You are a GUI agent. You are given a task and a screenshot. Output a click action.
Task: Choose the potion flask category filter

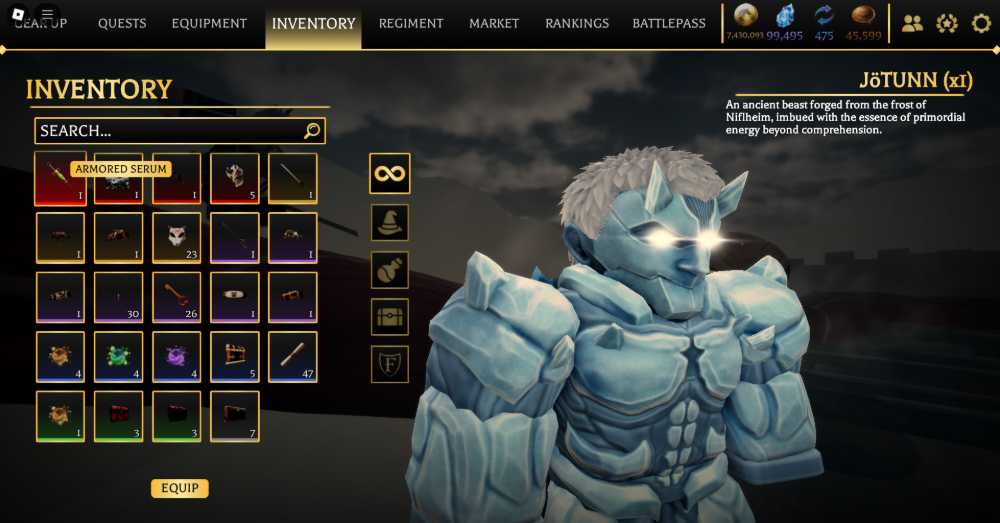click(x=390, y=270)
